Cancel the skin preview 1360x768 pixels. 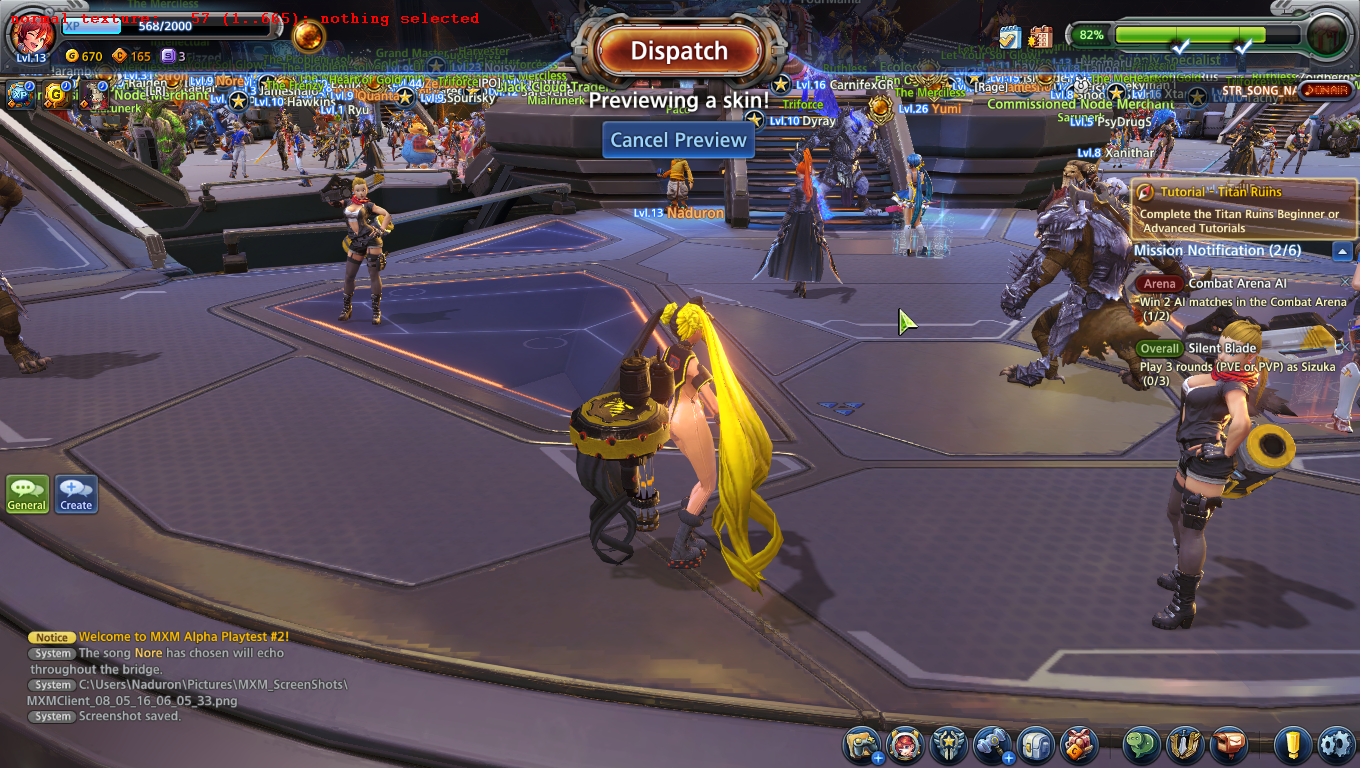pos(679,140)
